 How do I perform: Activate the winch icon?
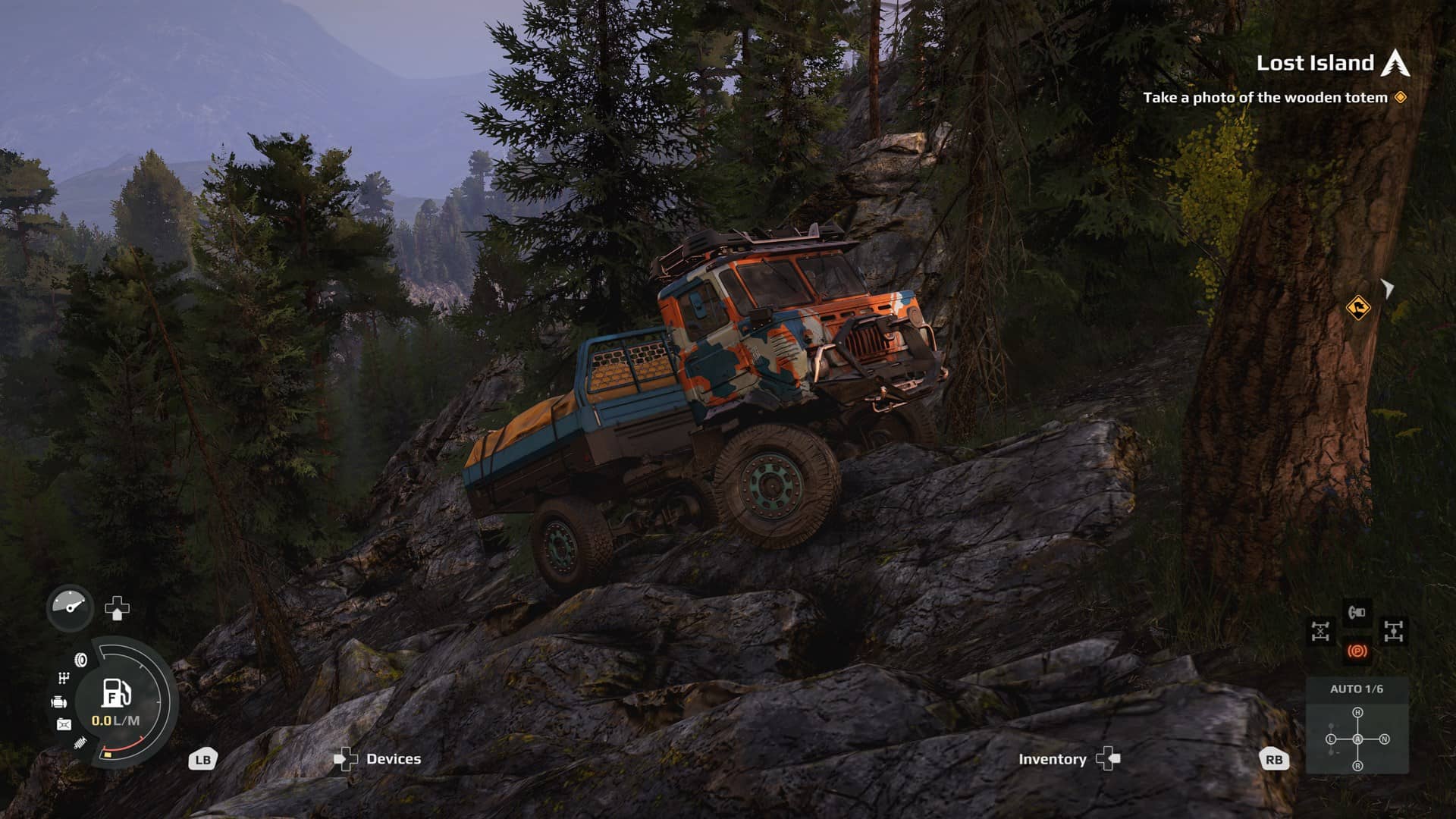coord(1357,612)
